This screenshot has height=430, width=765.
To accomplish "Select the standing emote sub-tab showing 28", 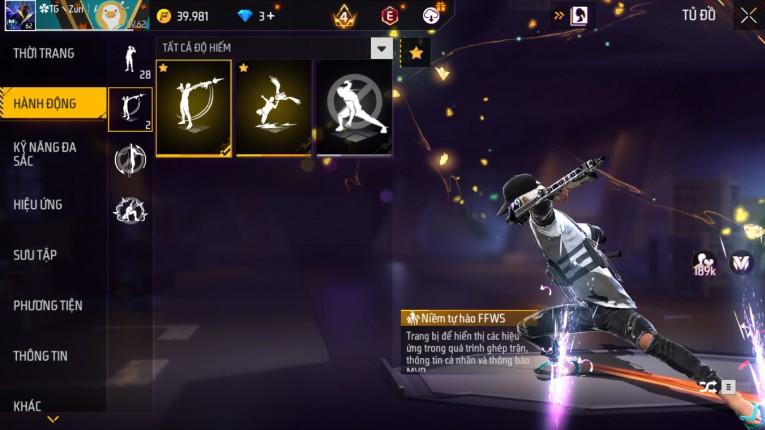I will tap(130, 60).
